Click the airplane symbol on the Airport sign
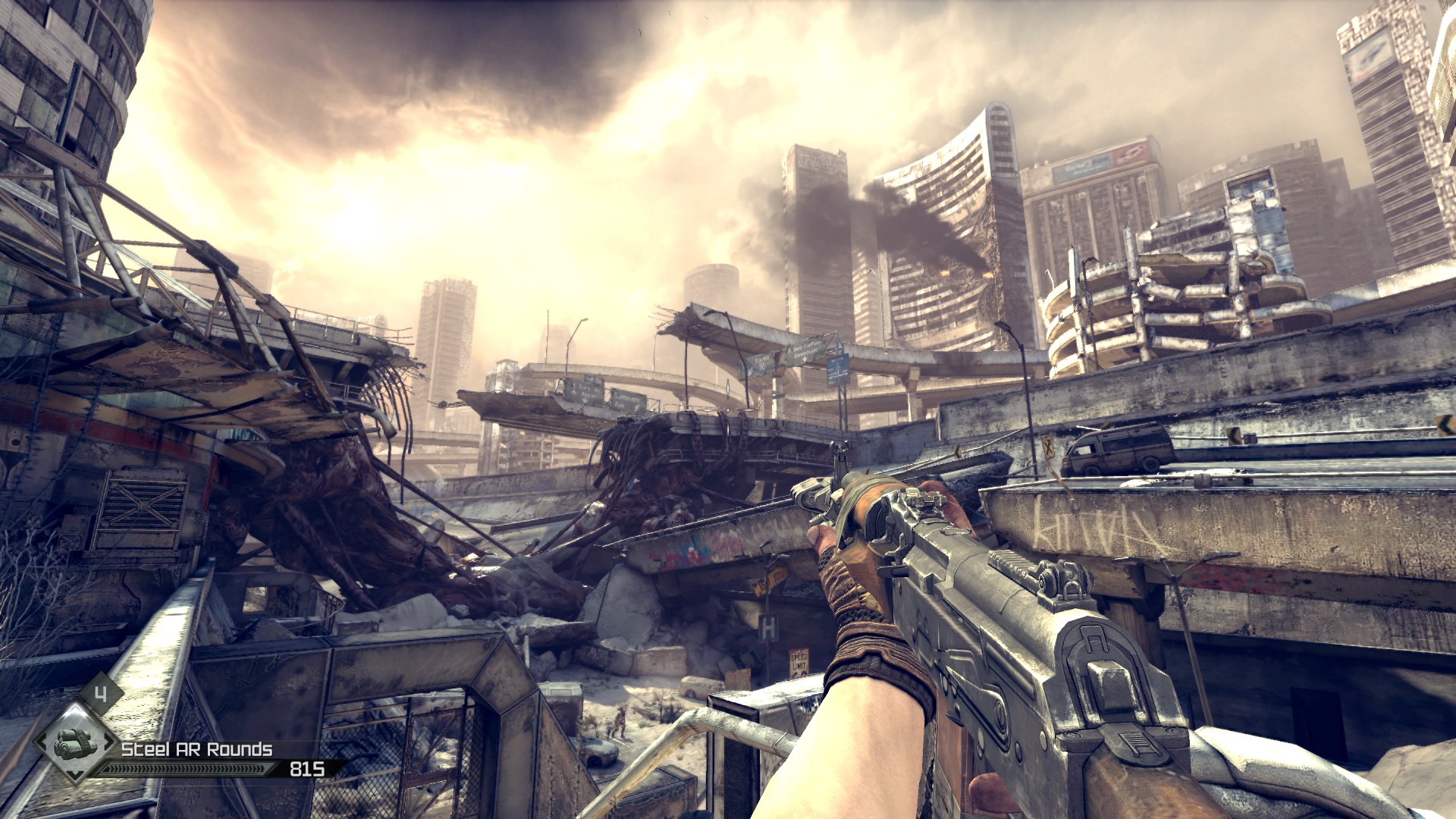Screen dimensions: 1456x819 (x=574, y=392)
